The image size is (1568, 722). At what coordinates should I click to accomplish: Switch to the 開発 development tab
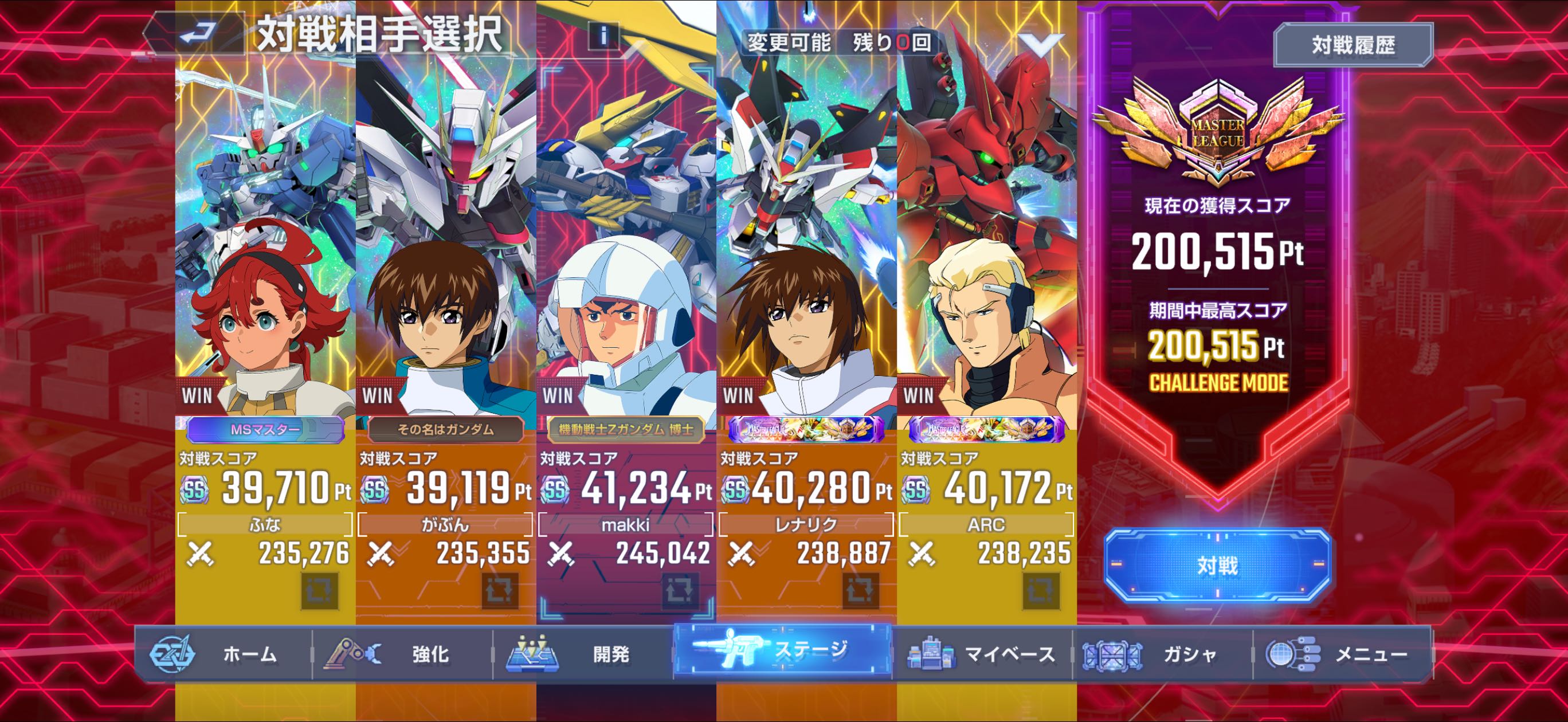582,654
